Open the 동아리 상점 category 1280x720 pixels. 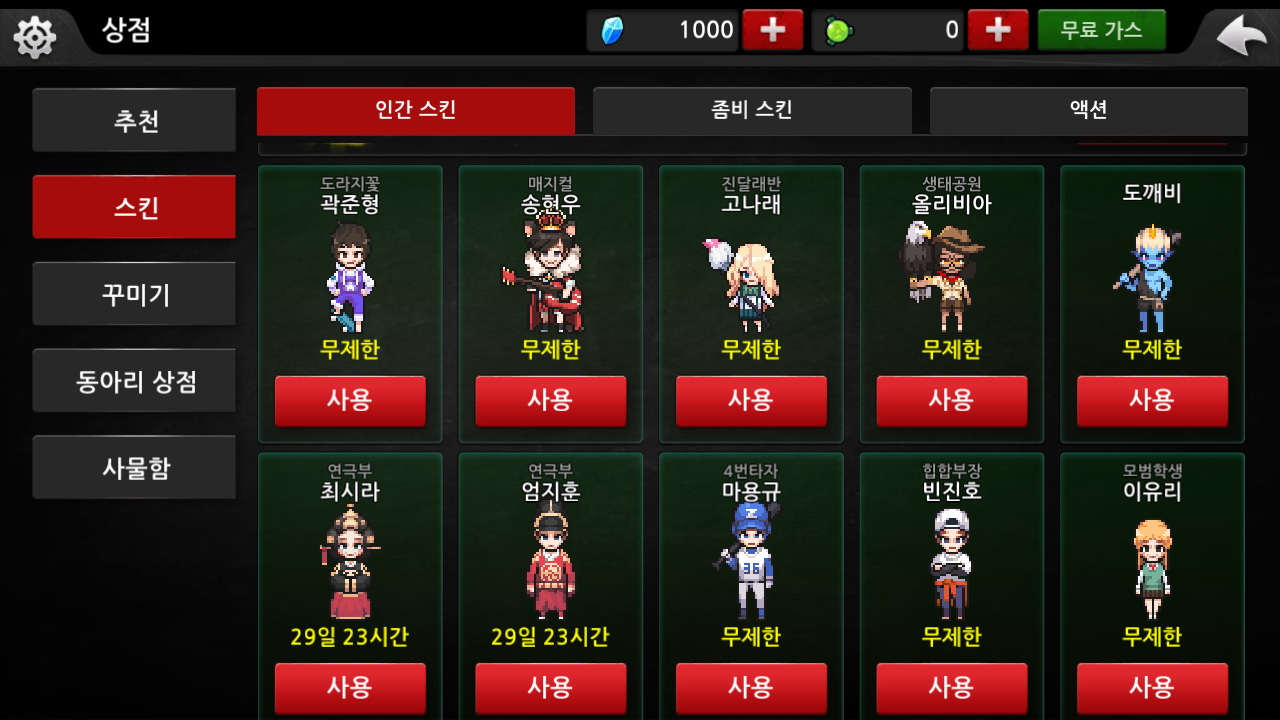pyautogui.click(x=134, y=381)
